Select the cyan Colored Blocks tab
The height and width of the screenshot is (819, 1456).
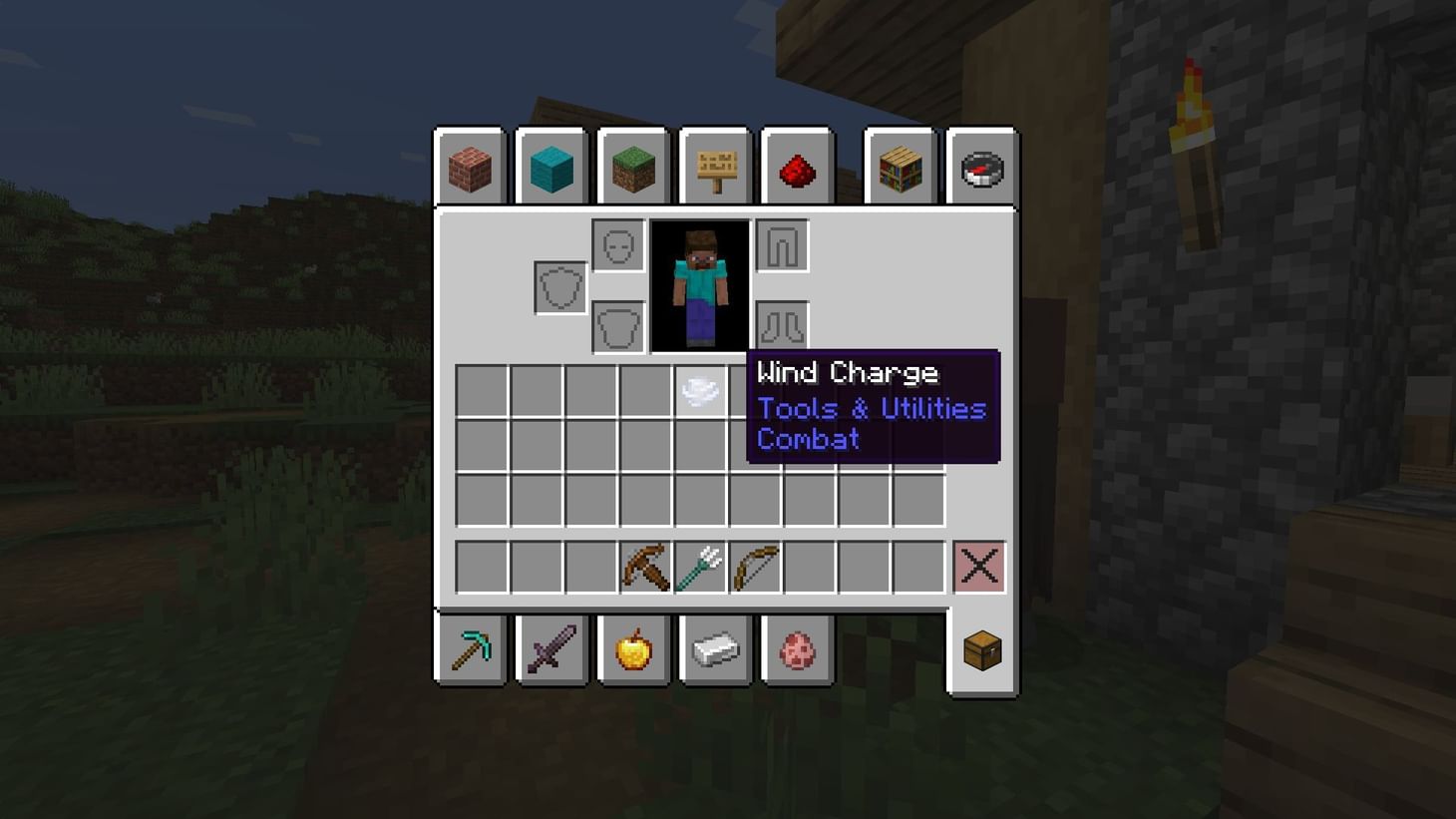[x=551, y=168]
